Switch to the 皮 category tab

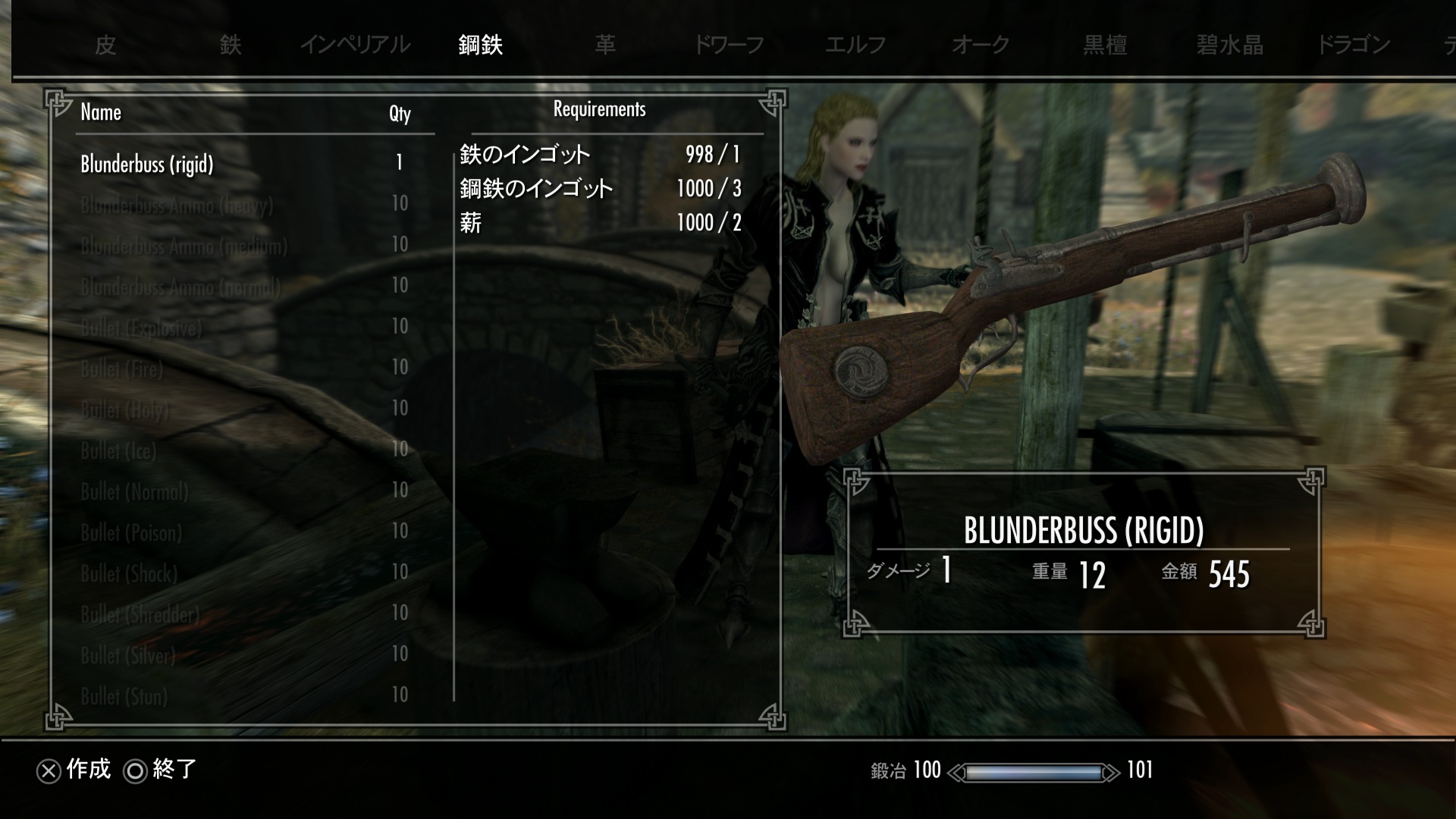point(105,45)
